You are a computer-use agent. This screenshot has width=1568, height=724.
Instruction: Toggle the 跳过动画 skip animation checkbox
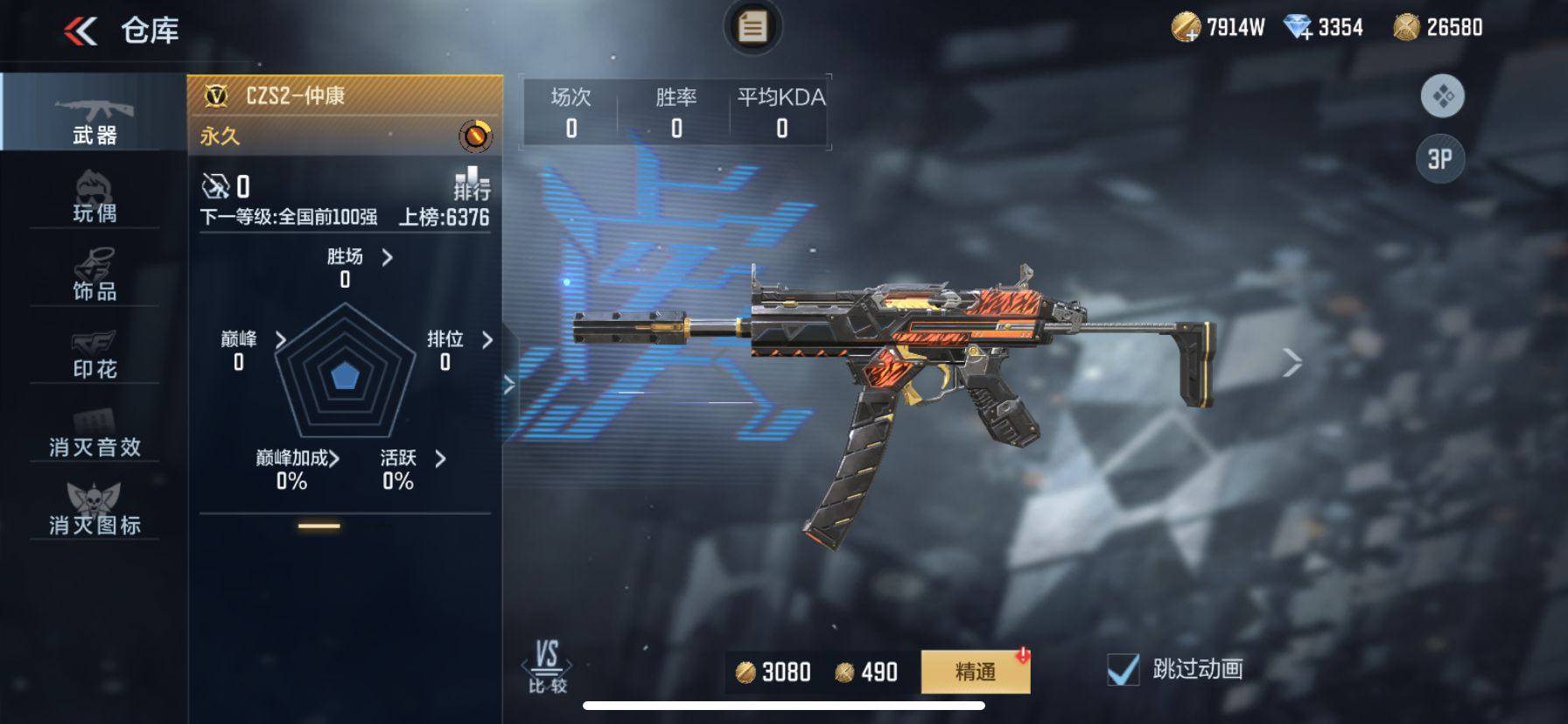click(x=1123, y=670)
